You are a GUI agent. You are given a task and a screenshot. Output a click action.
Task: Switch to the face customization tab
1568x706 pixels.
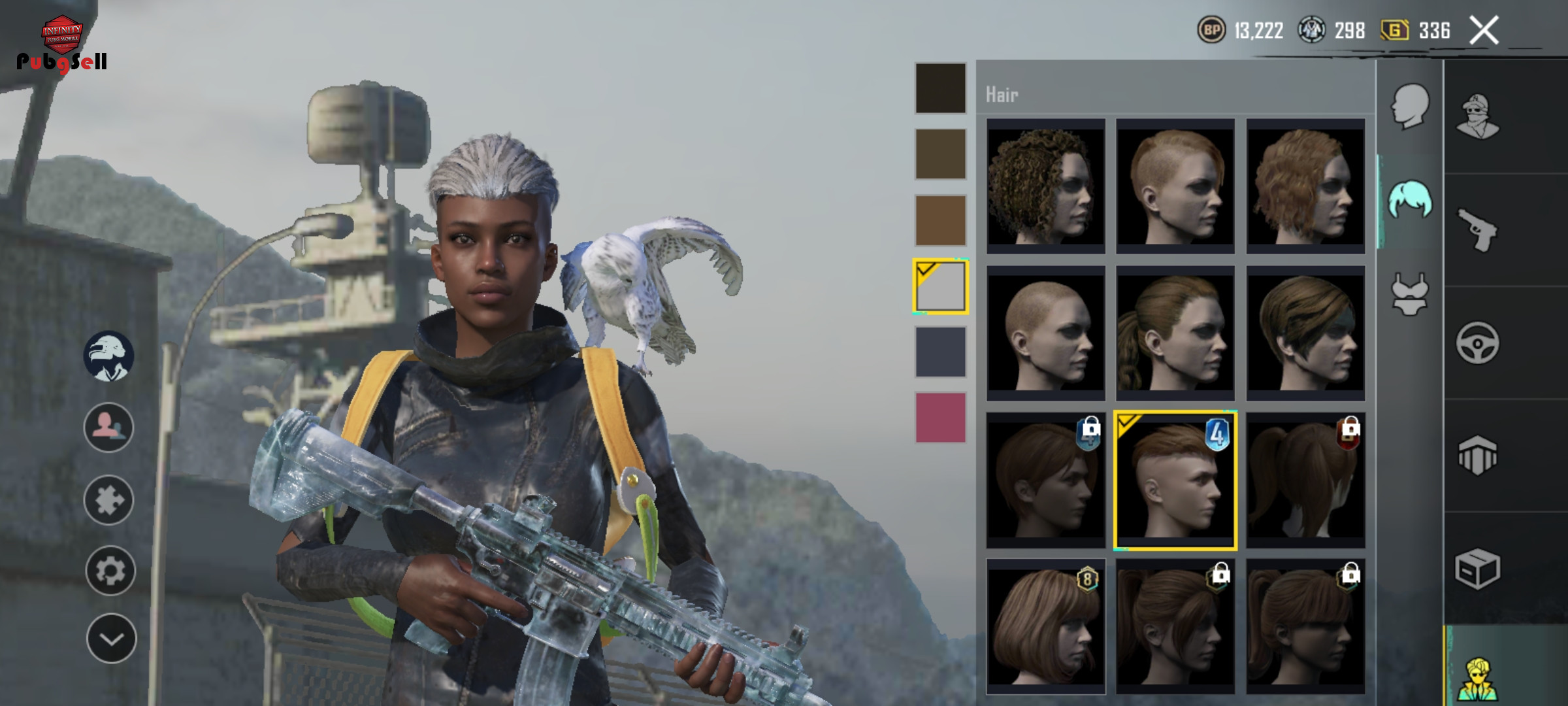(1410, 105)
